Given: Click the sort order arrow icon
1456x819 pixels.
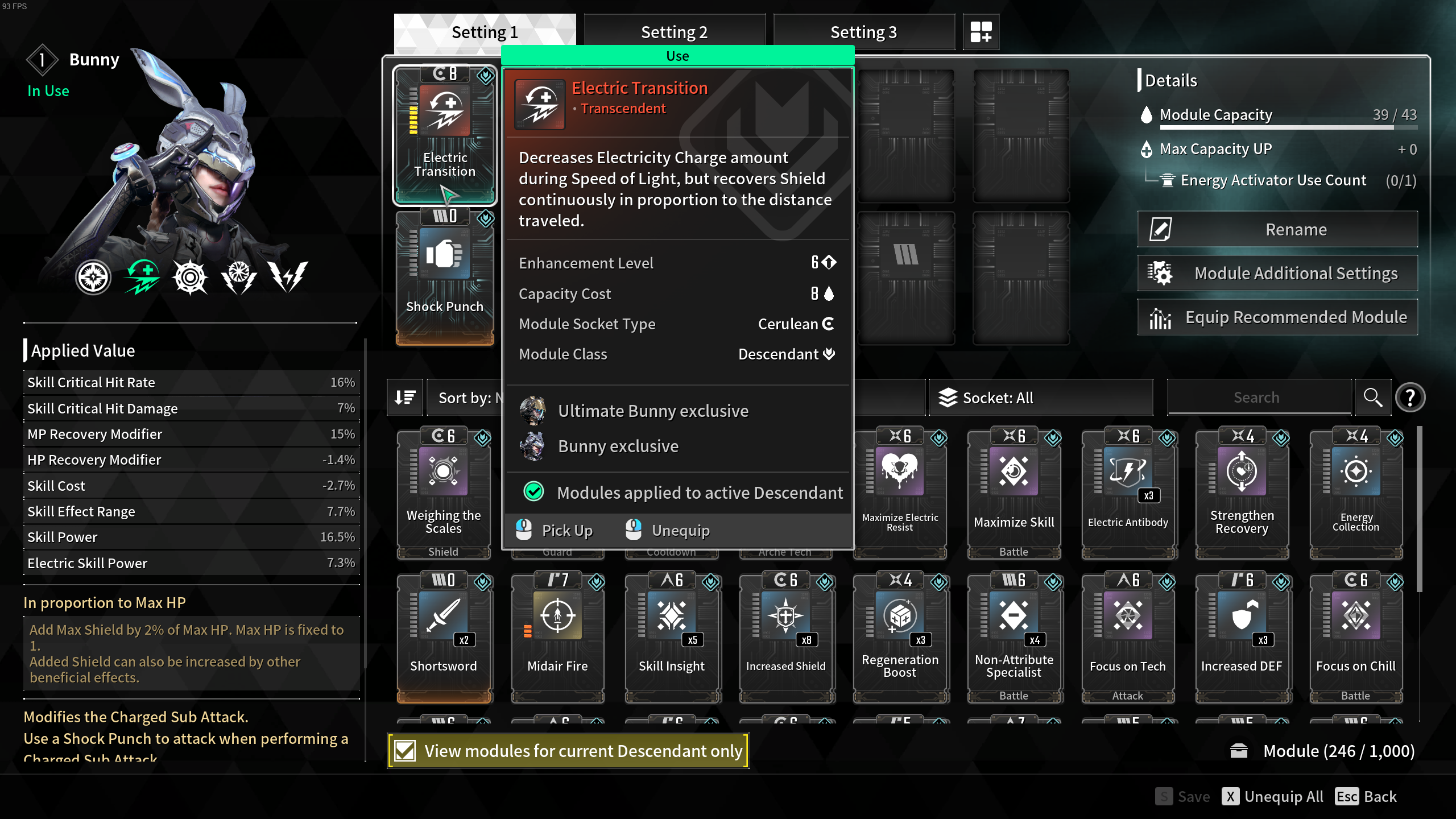Looking at the screenshot, I should click(x=404, y=397).
